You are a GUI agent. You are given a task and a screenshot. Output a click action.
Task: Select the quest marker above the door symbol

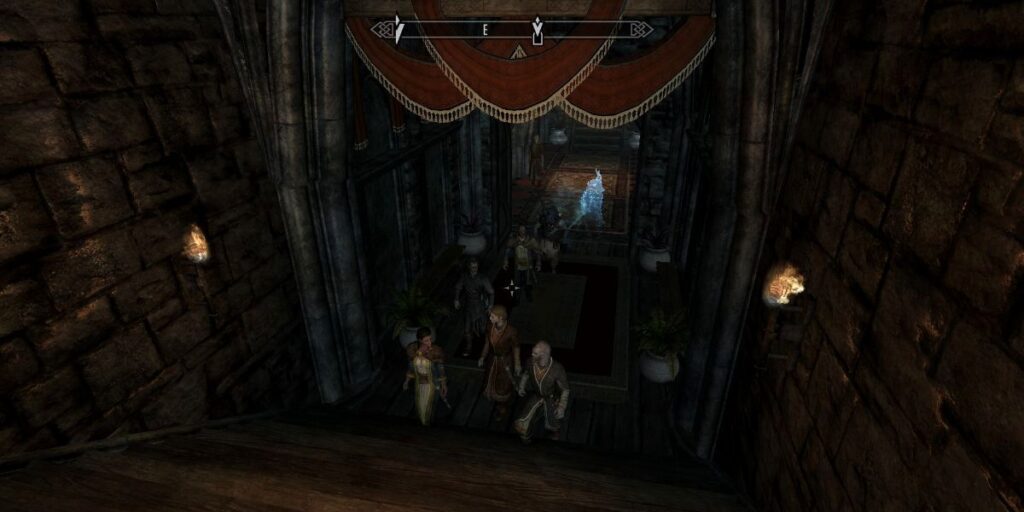point(537,23)
